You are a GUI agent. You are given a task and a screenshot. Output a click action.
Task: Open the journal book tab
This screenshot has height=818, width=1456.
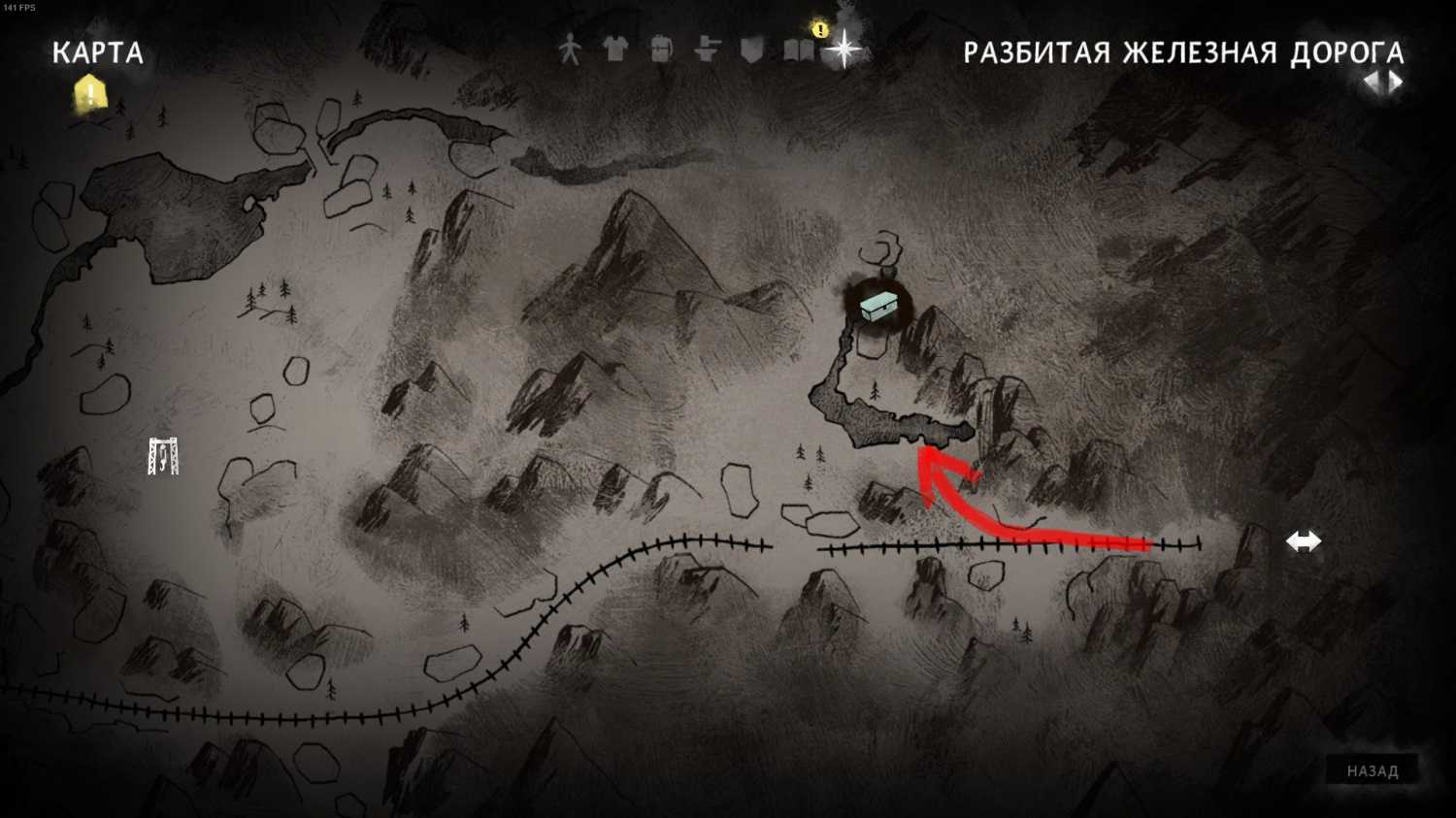click(798, 49)
